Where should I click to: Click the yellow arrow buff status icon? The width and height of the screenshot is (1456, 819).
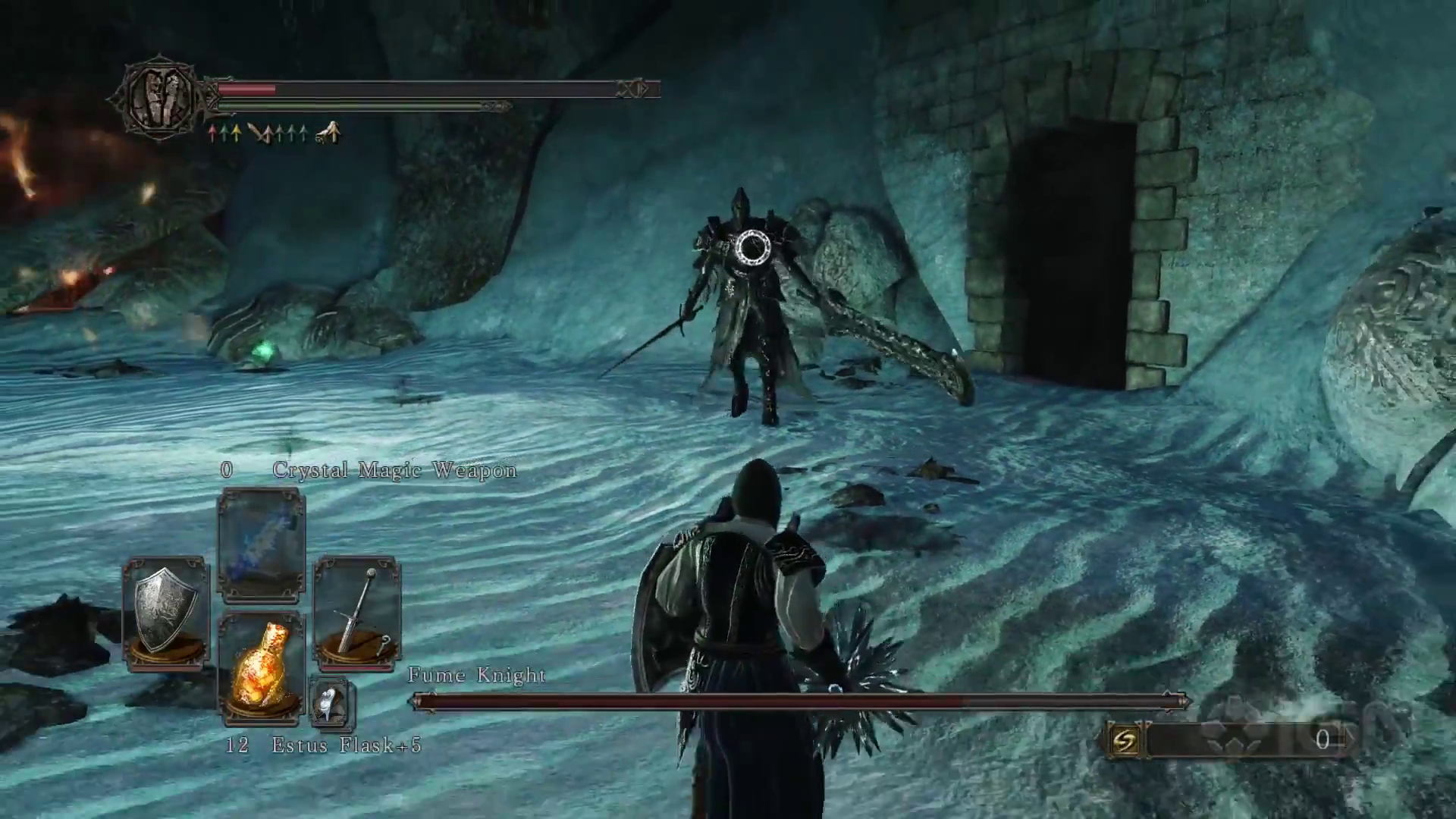tap(236, 134)
